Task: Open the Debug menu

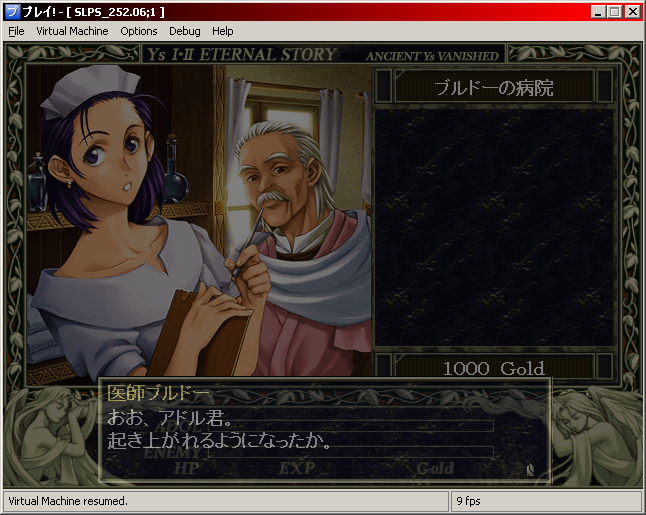Action: [x=185, y=31]
